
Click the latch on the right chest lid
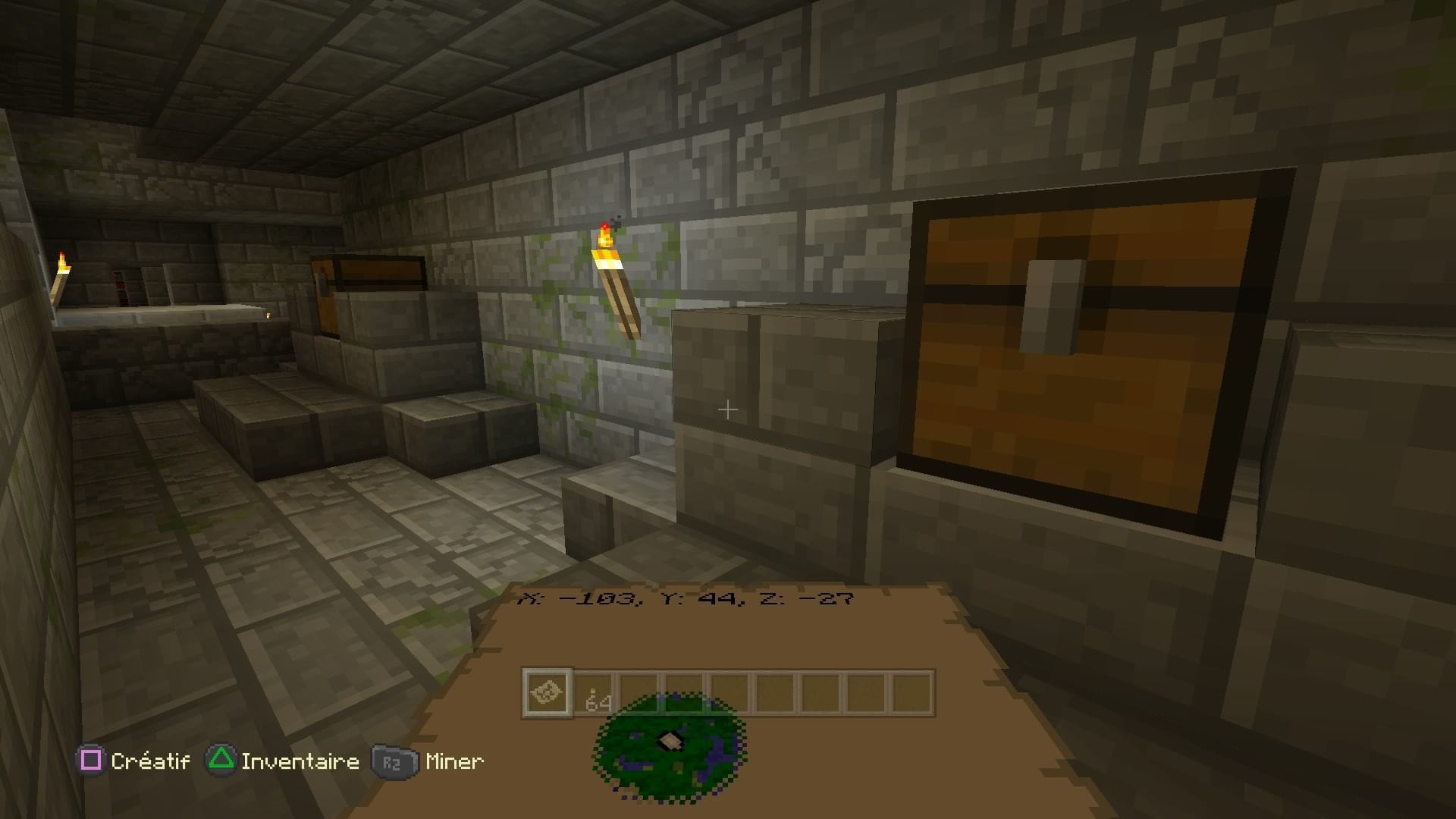click(x=1053, y=306)
